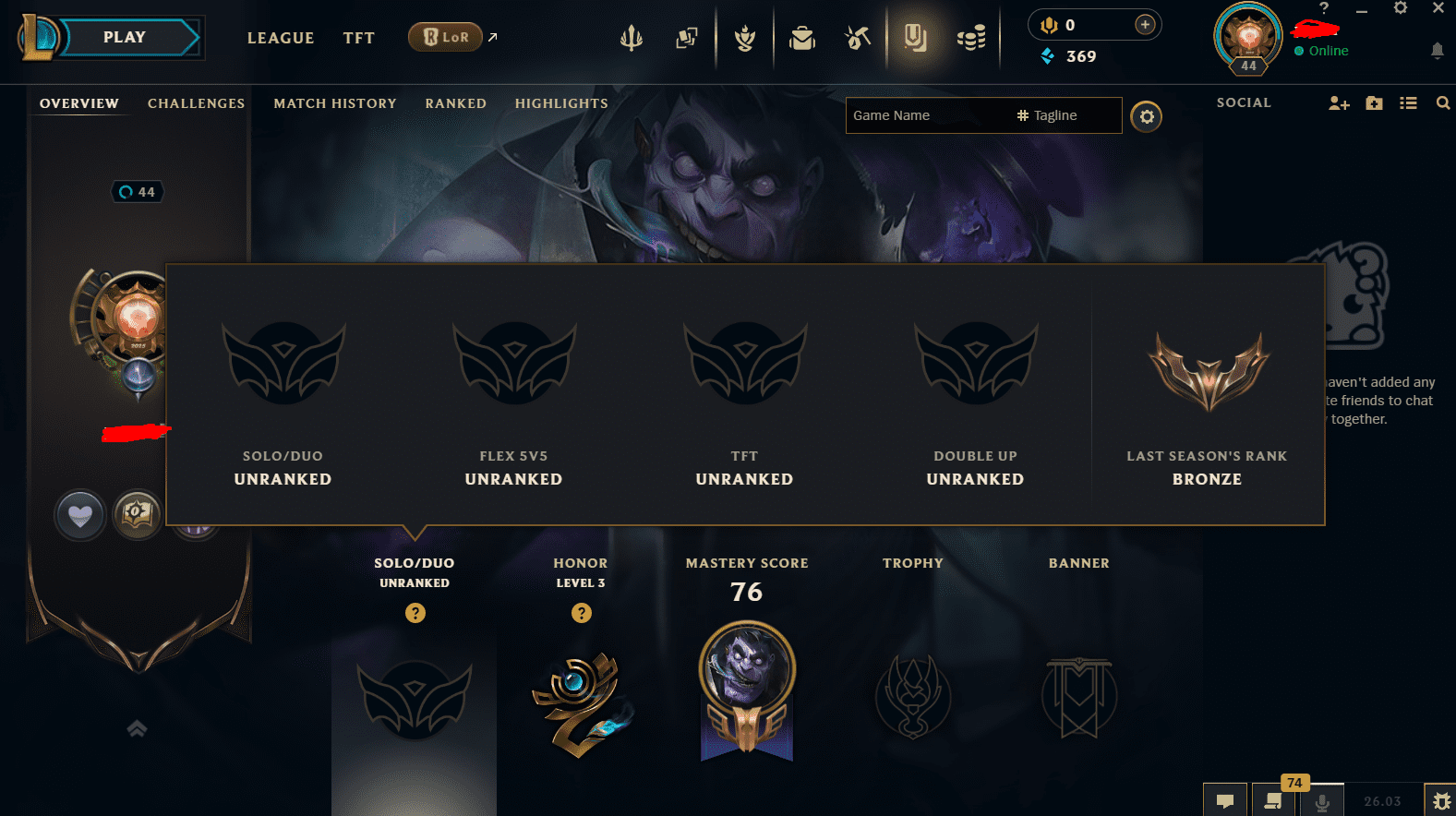Image resolution: width=1456 pixels, height=816 pixels.
Task: Open the Event Hub trophy icon
Action: 745,39
